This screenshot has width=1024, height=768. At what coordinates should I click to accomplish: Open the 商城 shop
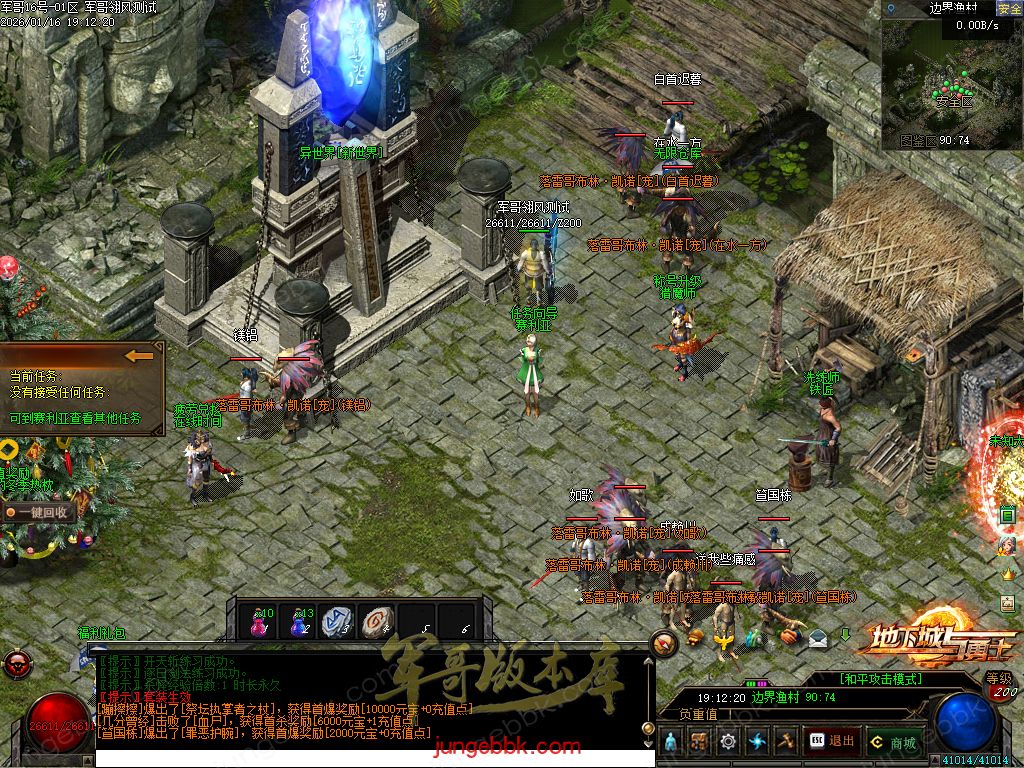click(x=891, y=742)
